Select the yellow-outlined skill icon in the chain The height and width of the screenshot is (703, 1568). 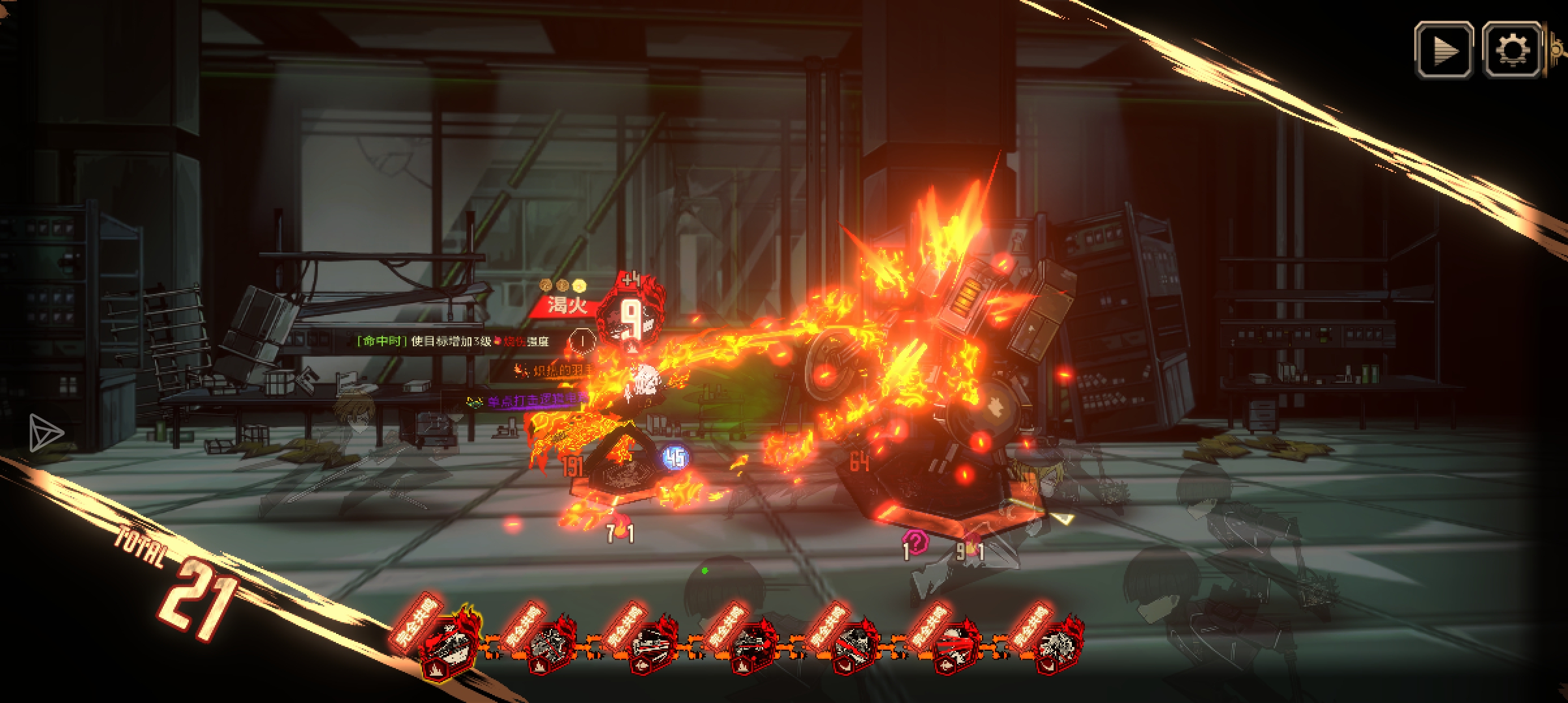click(449, 645)
